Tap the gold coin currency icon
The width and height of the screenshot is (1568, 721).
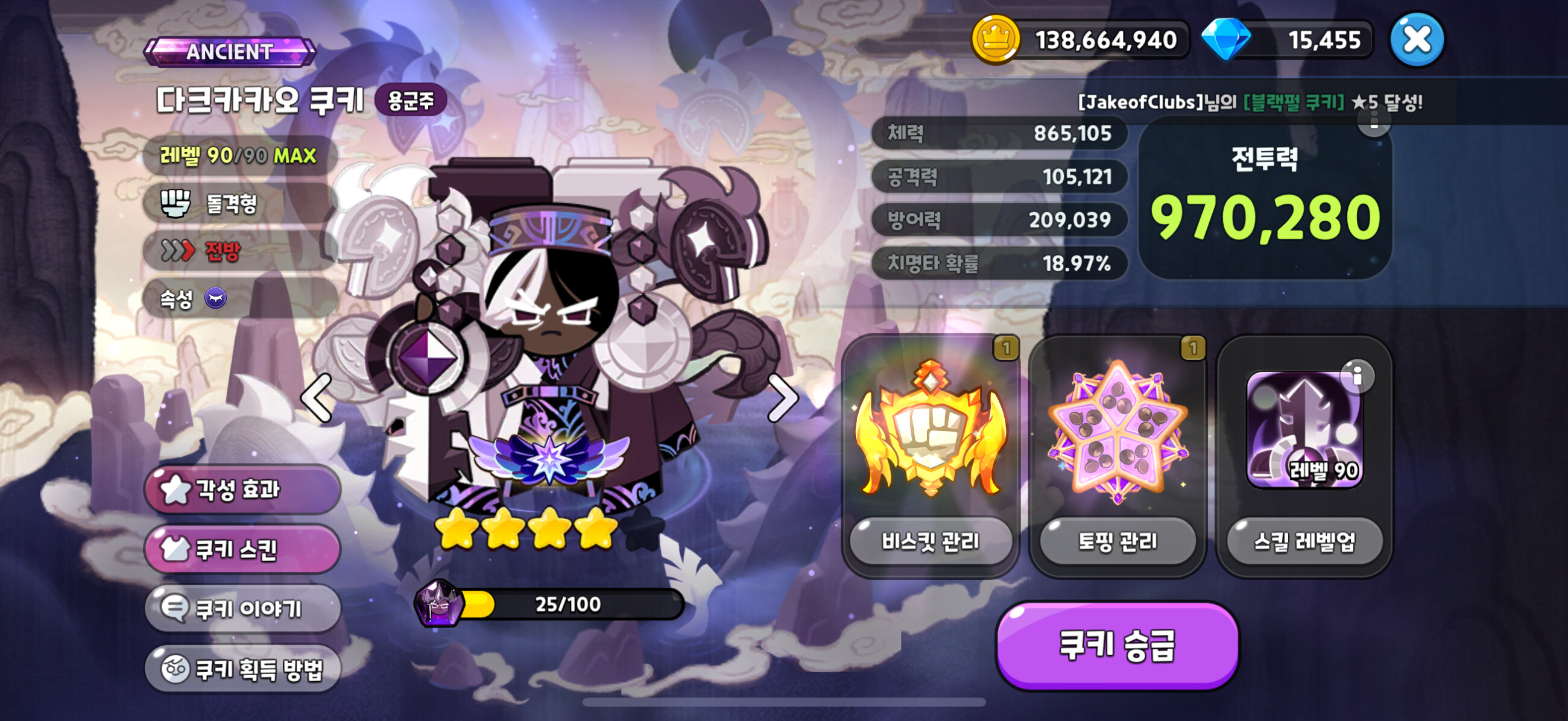coord(995,40)
